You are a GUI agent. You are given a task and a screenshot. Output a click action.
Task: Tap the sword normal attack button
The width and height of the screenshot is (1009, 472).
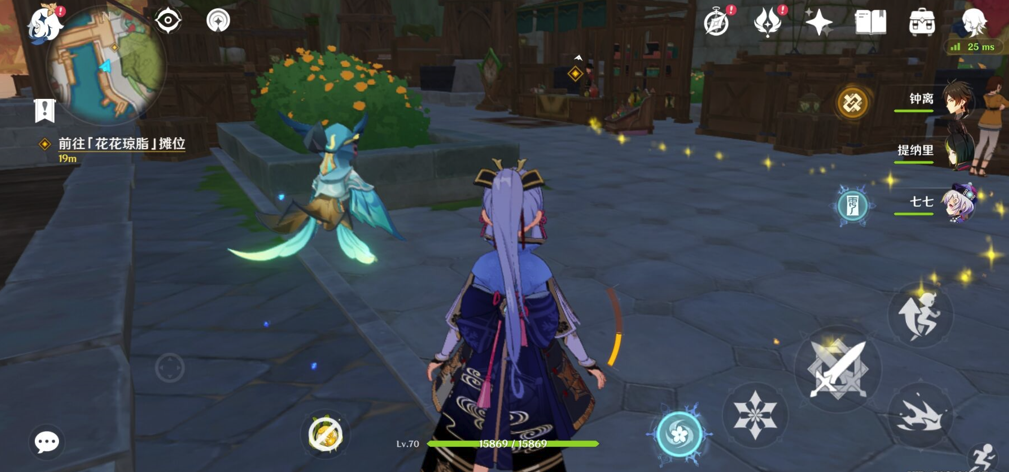(x=837, y=367)
